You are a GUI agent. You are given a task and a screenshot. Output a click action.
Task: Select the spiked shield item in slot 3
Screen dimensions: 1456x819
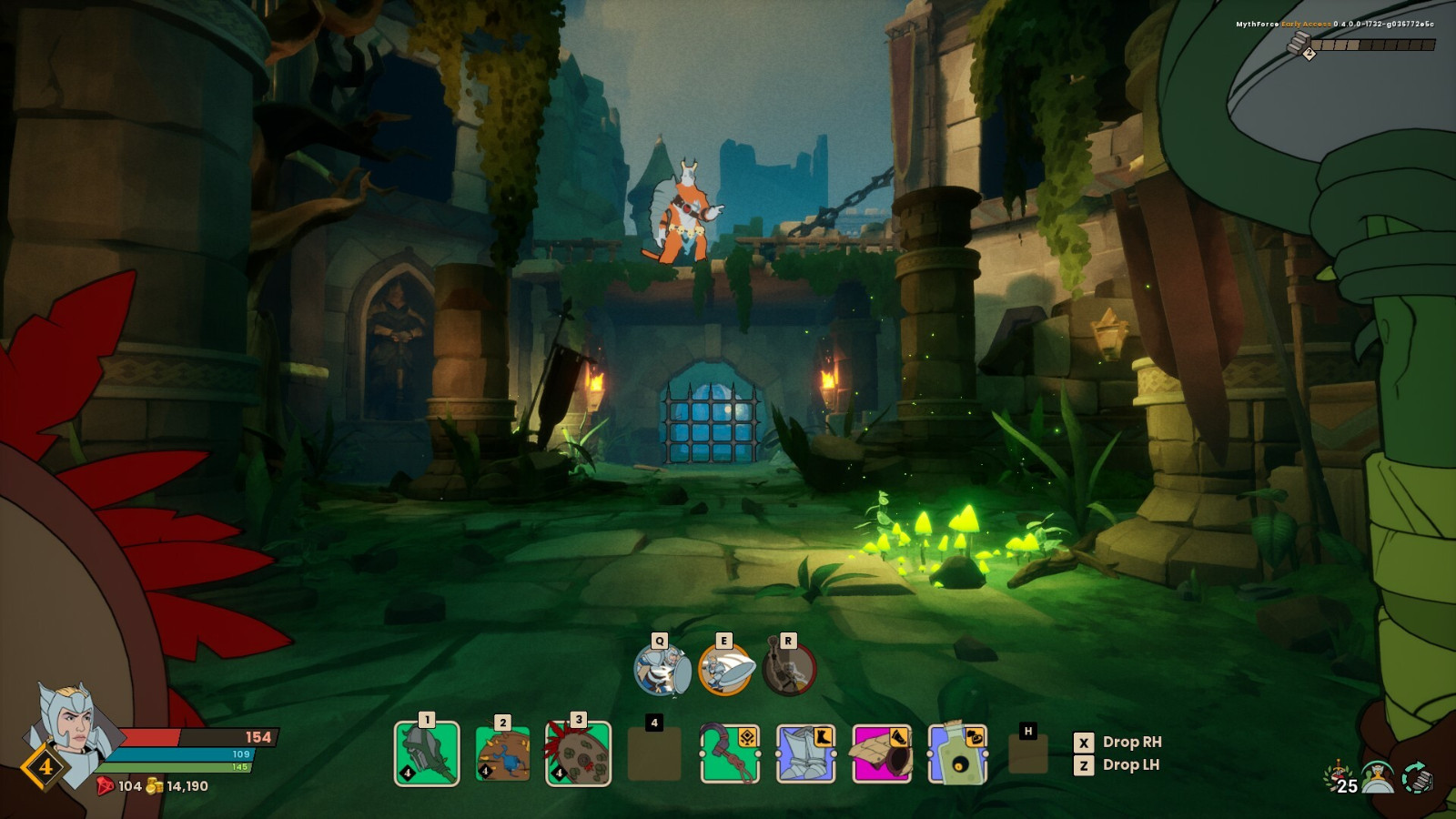click(577, 753)
